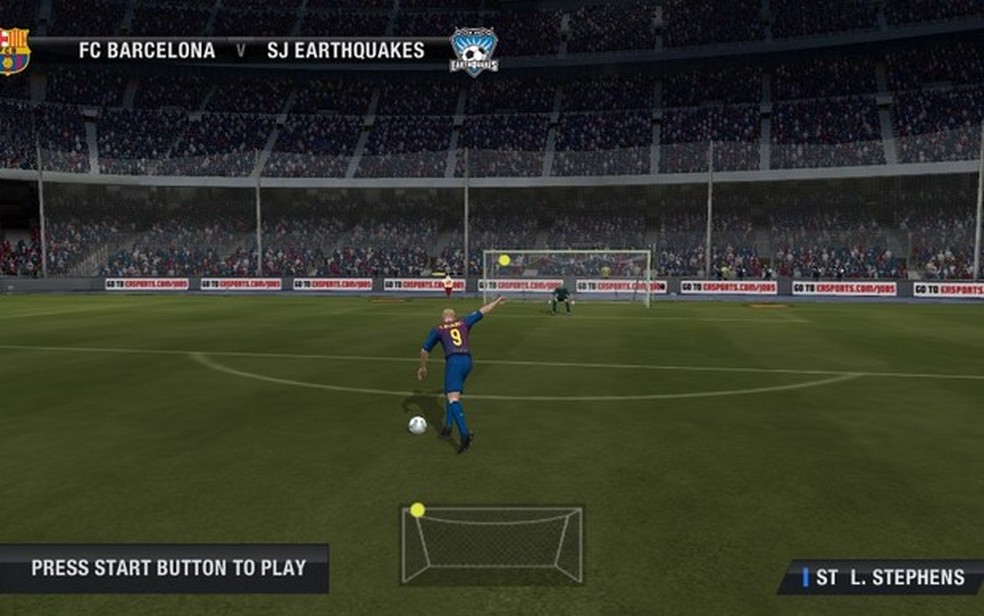Click the SJ Earthquakes team badge
This screenshot has width=984, height=616.
[473, 51]
